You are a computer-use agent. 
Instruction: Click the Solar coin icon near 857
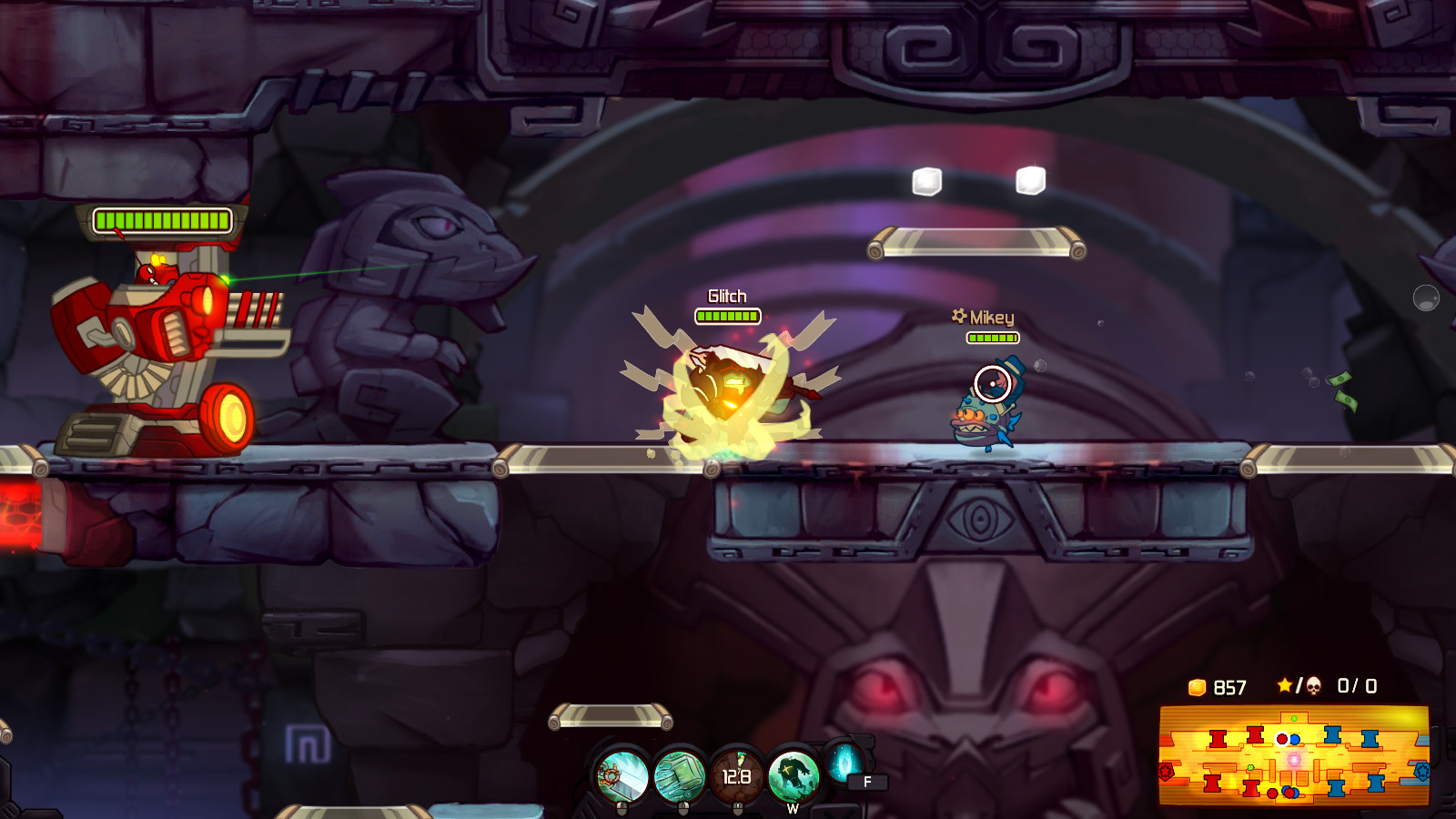click(1197, 687)
